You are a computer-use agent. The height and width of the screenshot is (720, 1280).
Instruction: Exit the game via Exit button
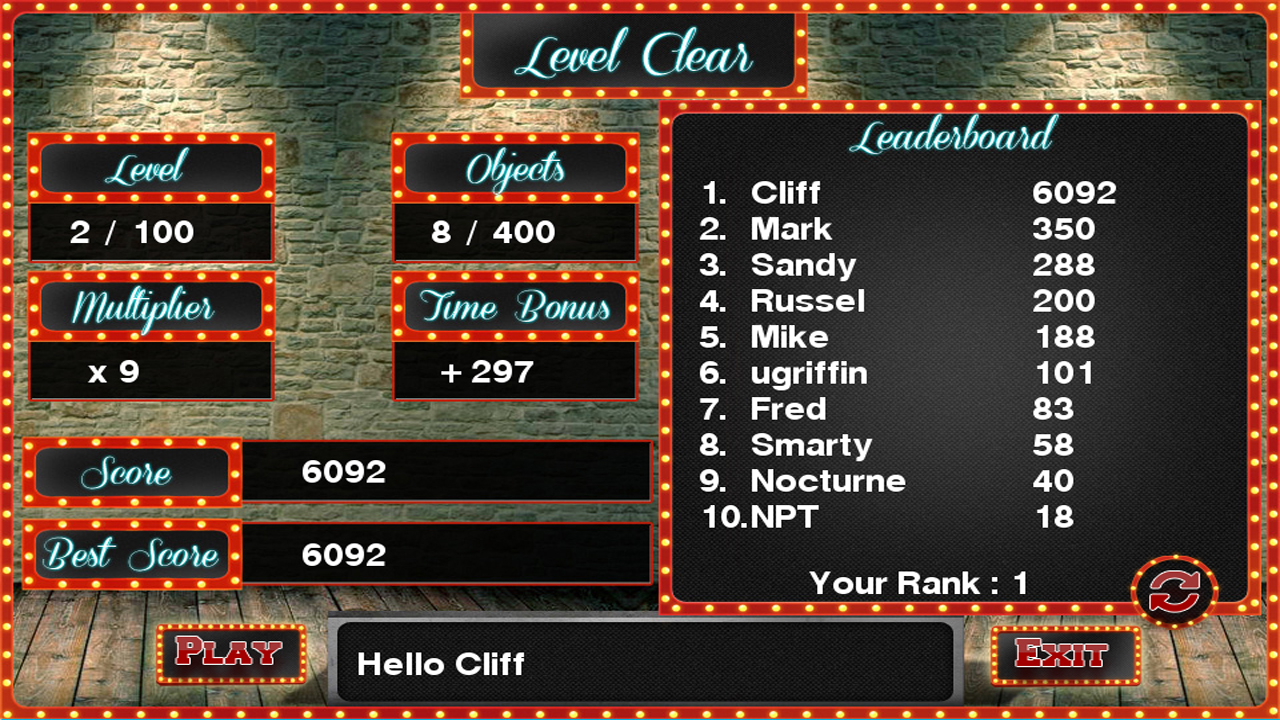tap(1064, 655)
